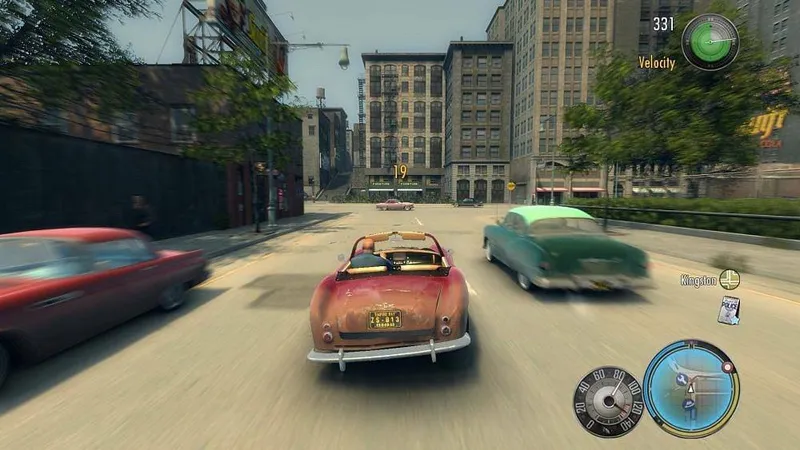
Task: Click the circular minimap
Action: pyautogui.click(x=690, y=388)
